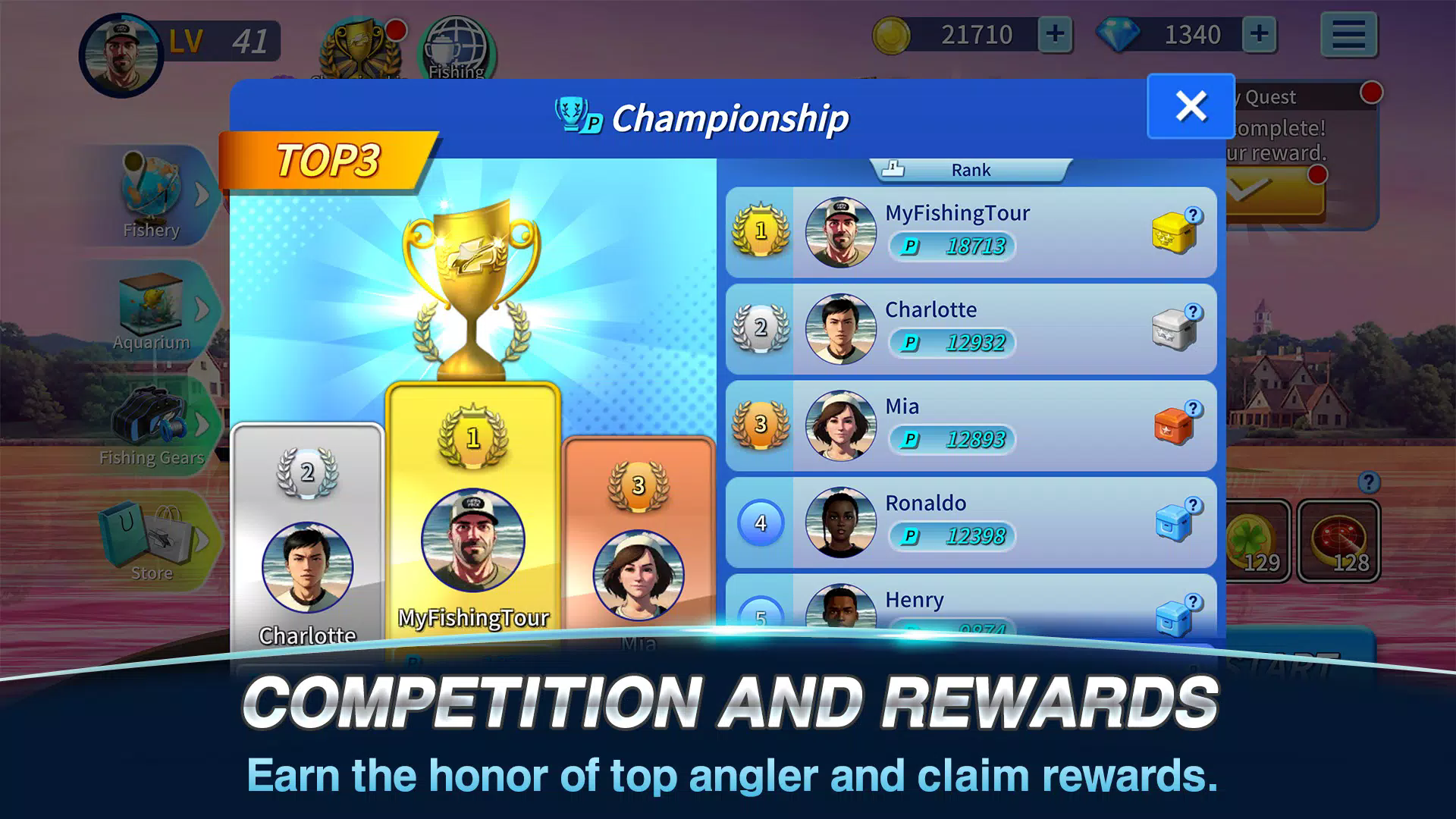View the gold reward box for first place
1456x819 pixels.
(1173, 232)
